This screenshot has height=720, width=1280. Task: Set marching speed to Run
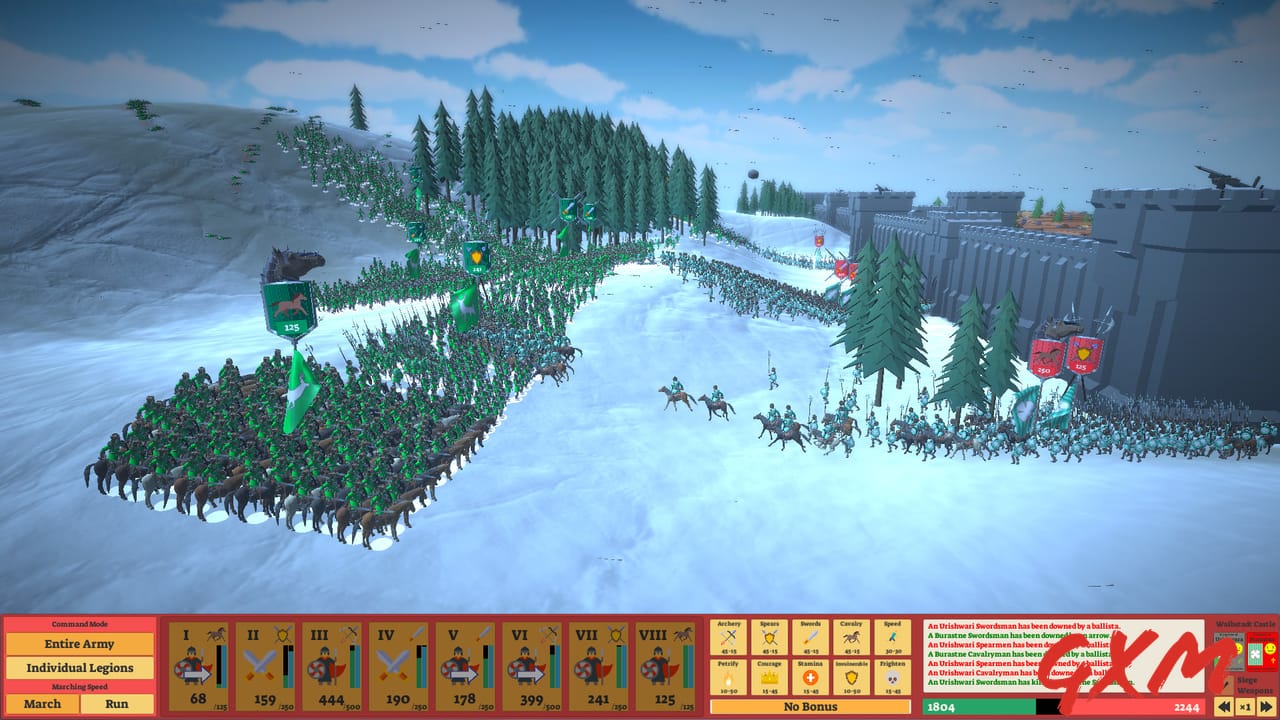117,704
